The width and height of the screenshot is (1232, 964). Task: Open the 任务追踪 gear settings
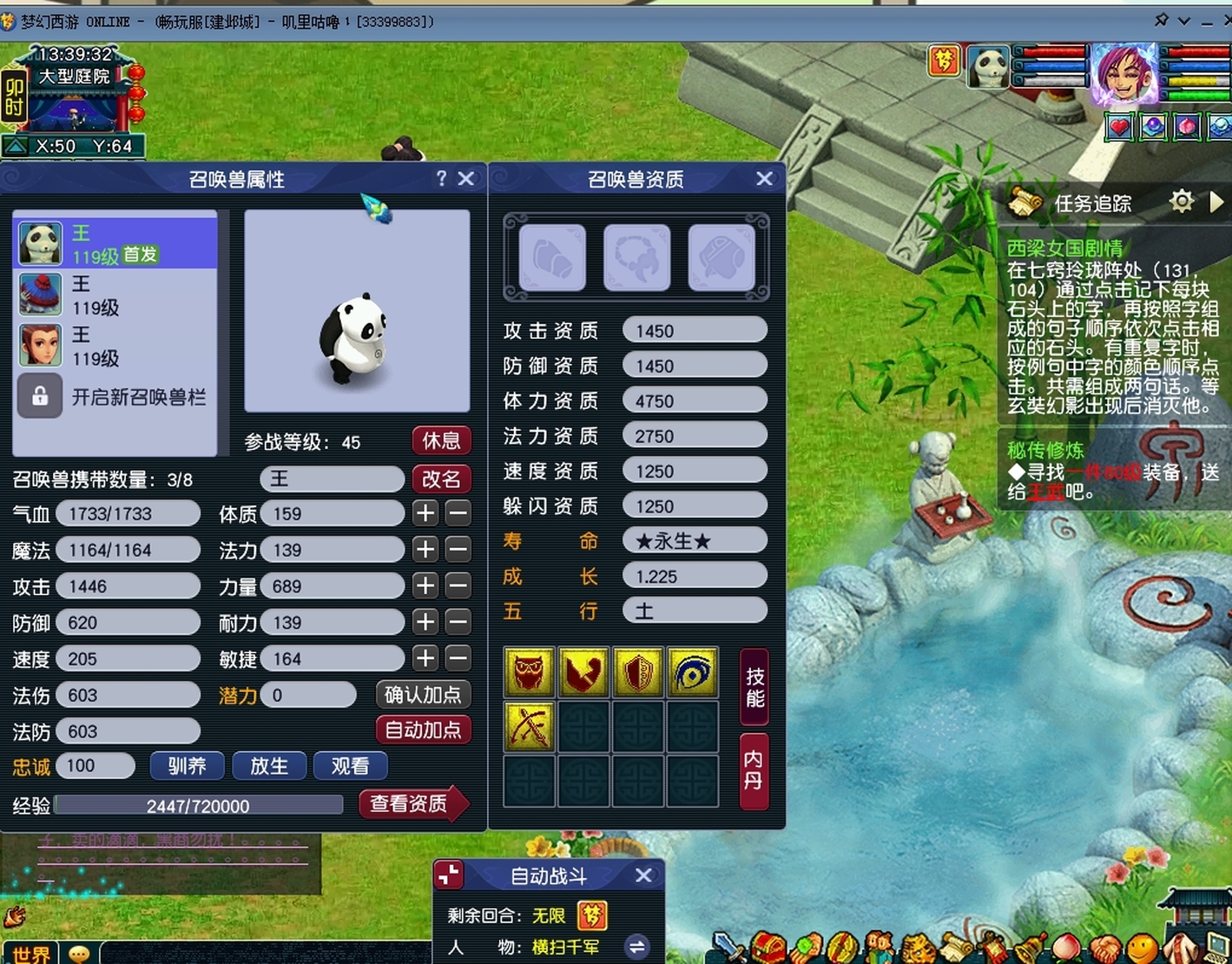click(x=1182, y=202)
